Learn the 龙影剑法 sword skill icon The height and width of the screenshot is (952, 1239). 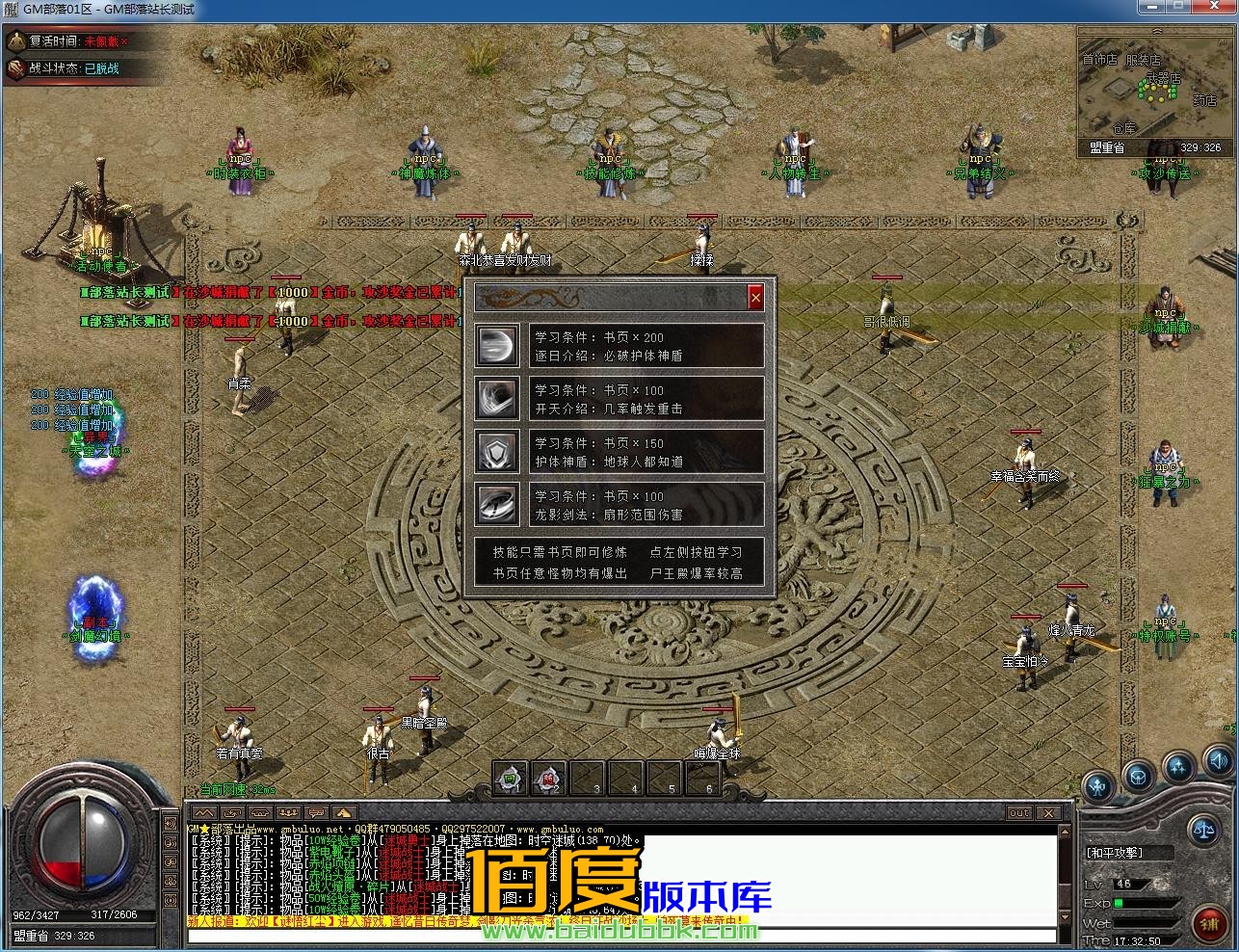point(495,505)
